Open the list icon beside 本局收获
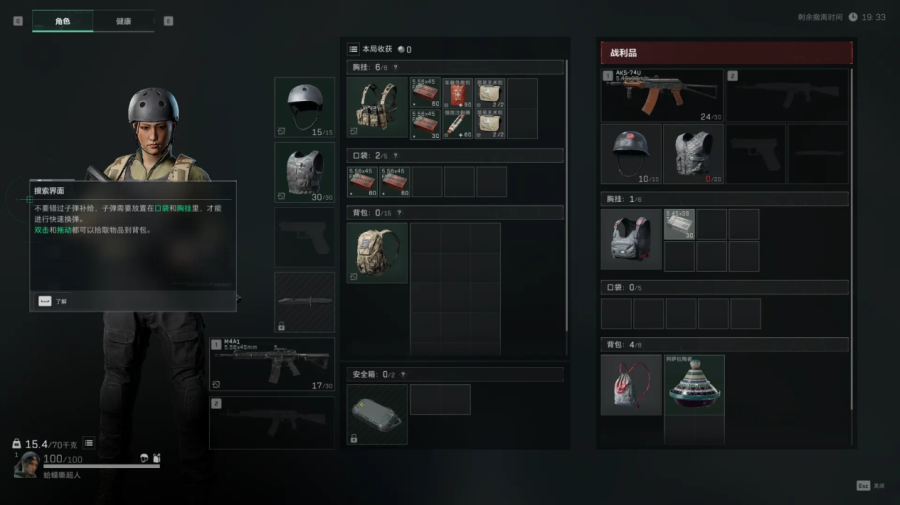The image size is (900, 505). pos(353,49)
